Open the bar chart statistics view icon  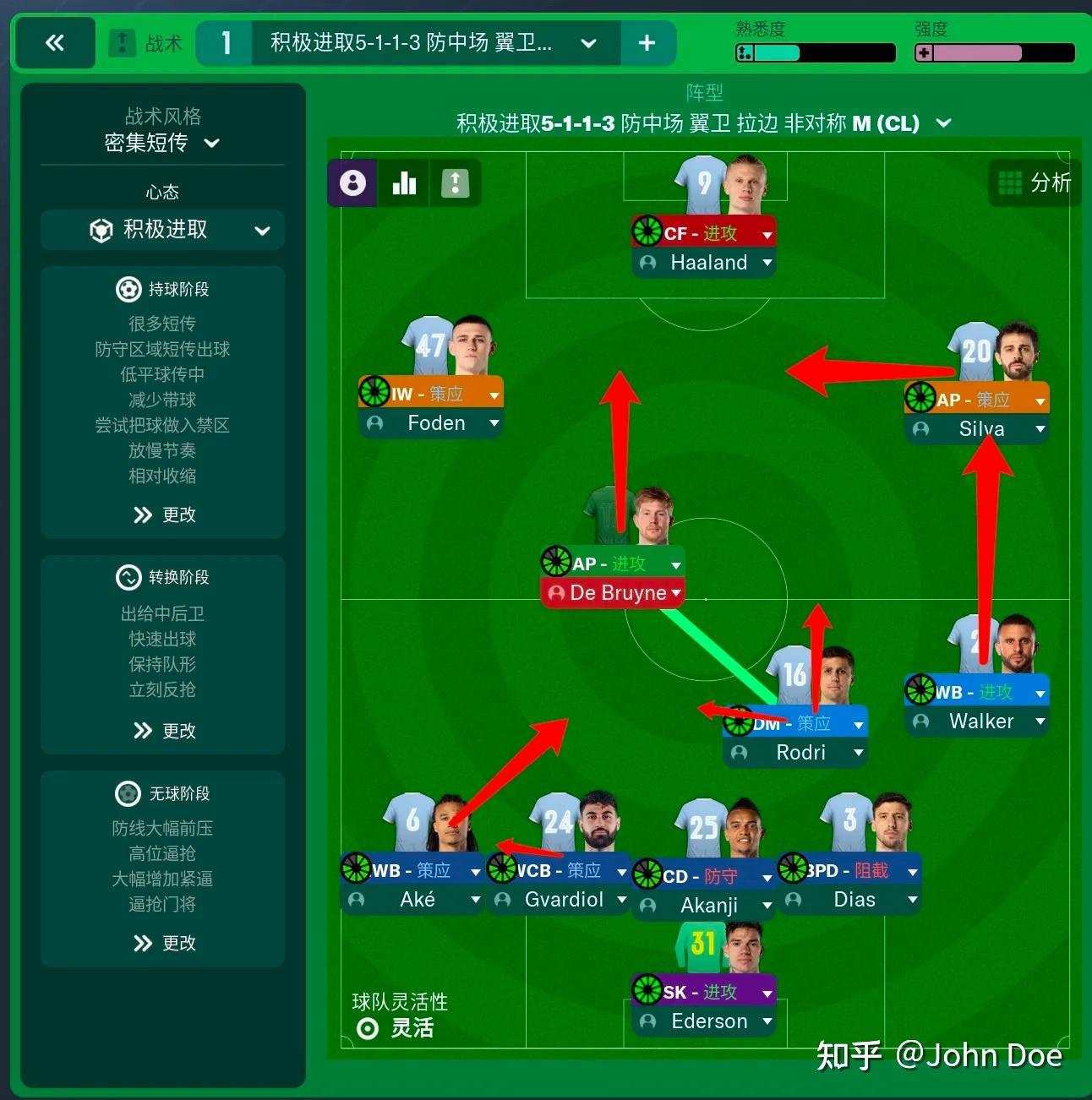click(x=404, y=182)
